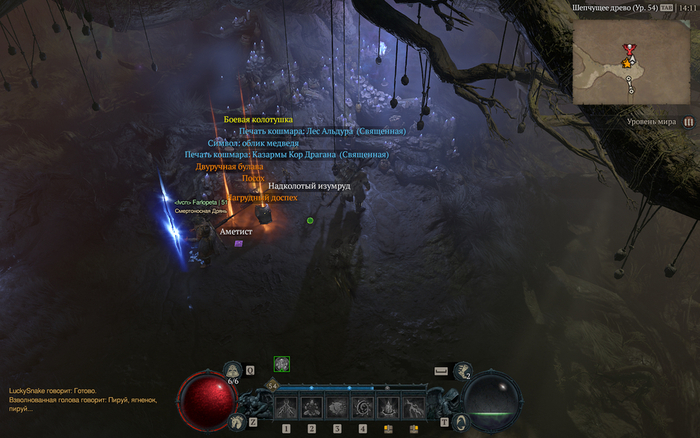Use the healing potion with 6/6 charges
The height and width of the screenshot is (438, 700).
(x=233, y=370)
